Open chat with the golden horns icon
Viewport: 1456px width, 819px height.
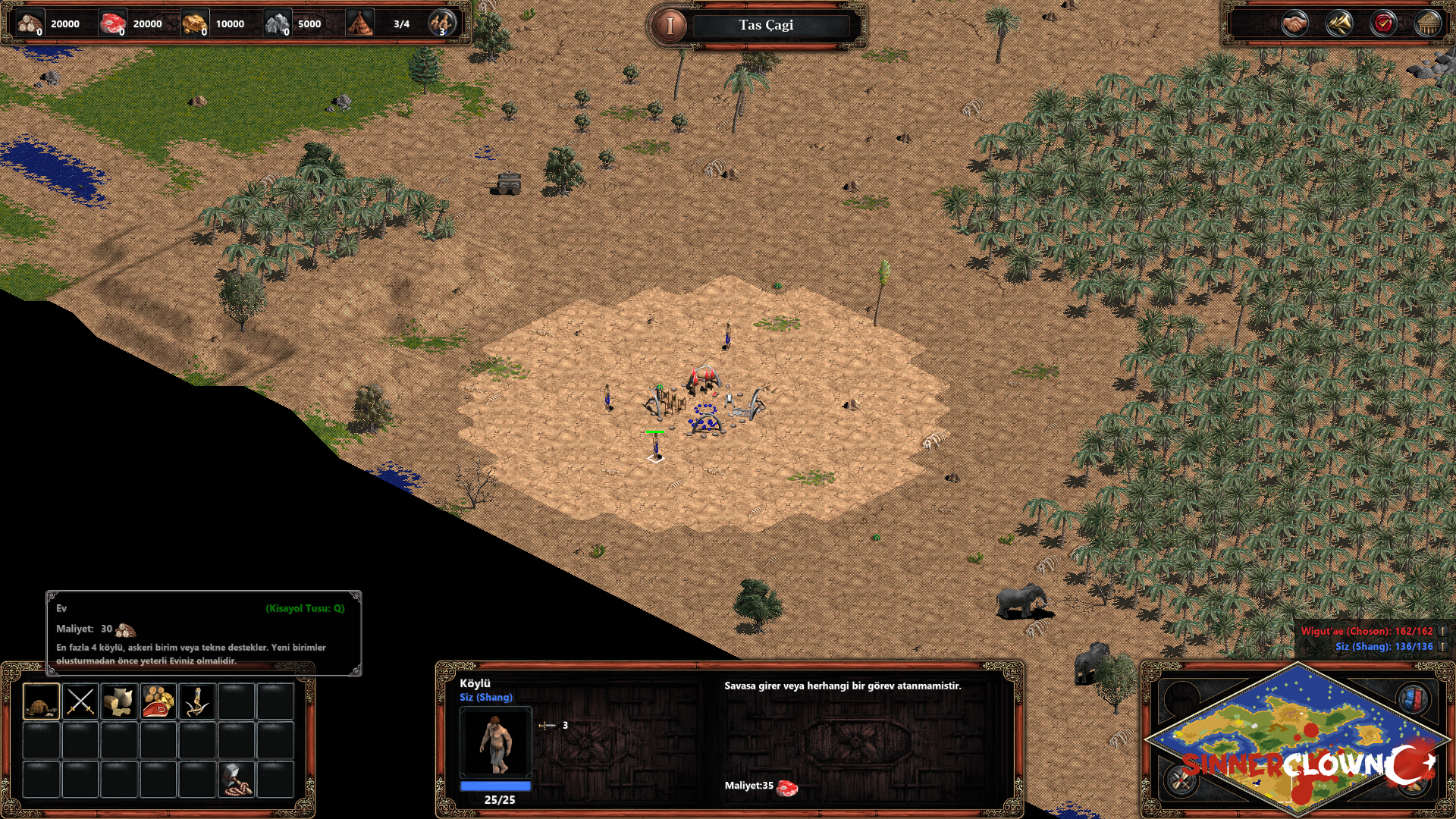[x=1339, y=24]
